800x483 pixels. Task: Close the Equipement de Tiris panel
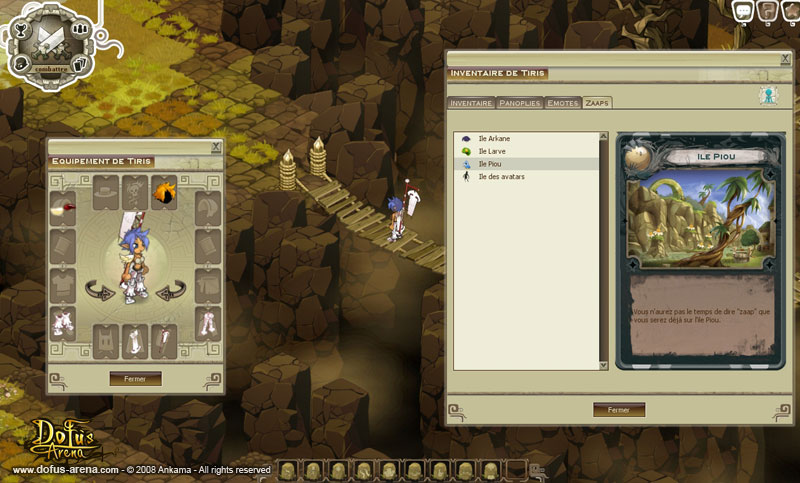coord(216,146)
